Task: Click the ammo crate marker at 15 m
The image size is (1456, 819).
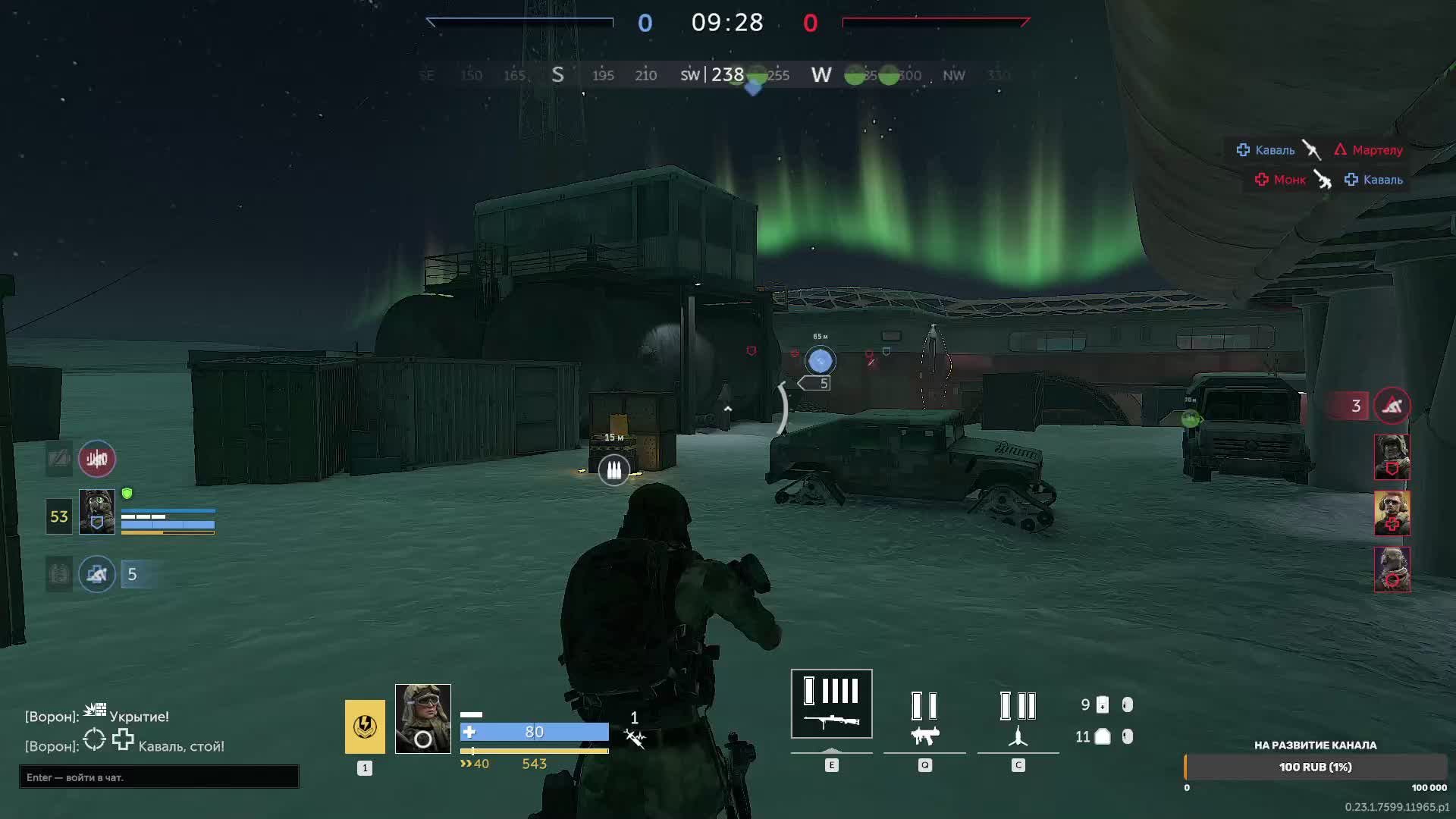Action: tap(614, 469)
